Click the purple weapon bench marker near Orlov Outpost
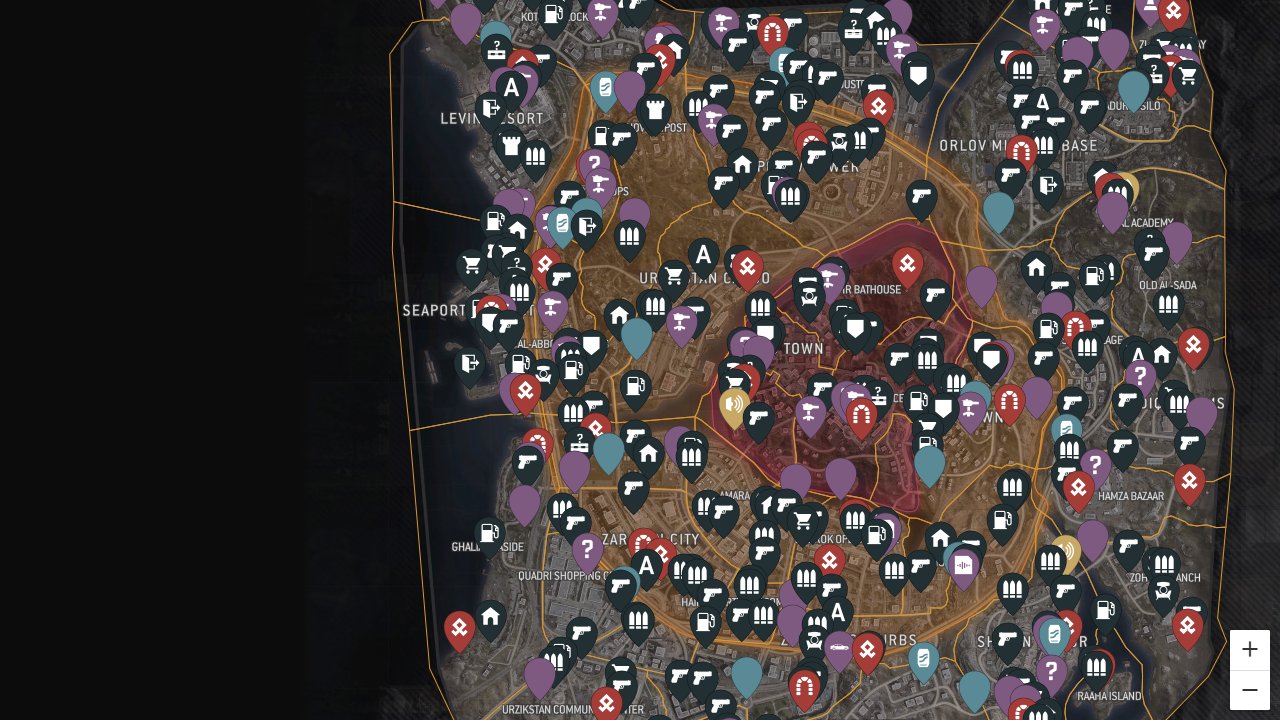This screenshot has height=720, width=1280. [x=712, y=119]
